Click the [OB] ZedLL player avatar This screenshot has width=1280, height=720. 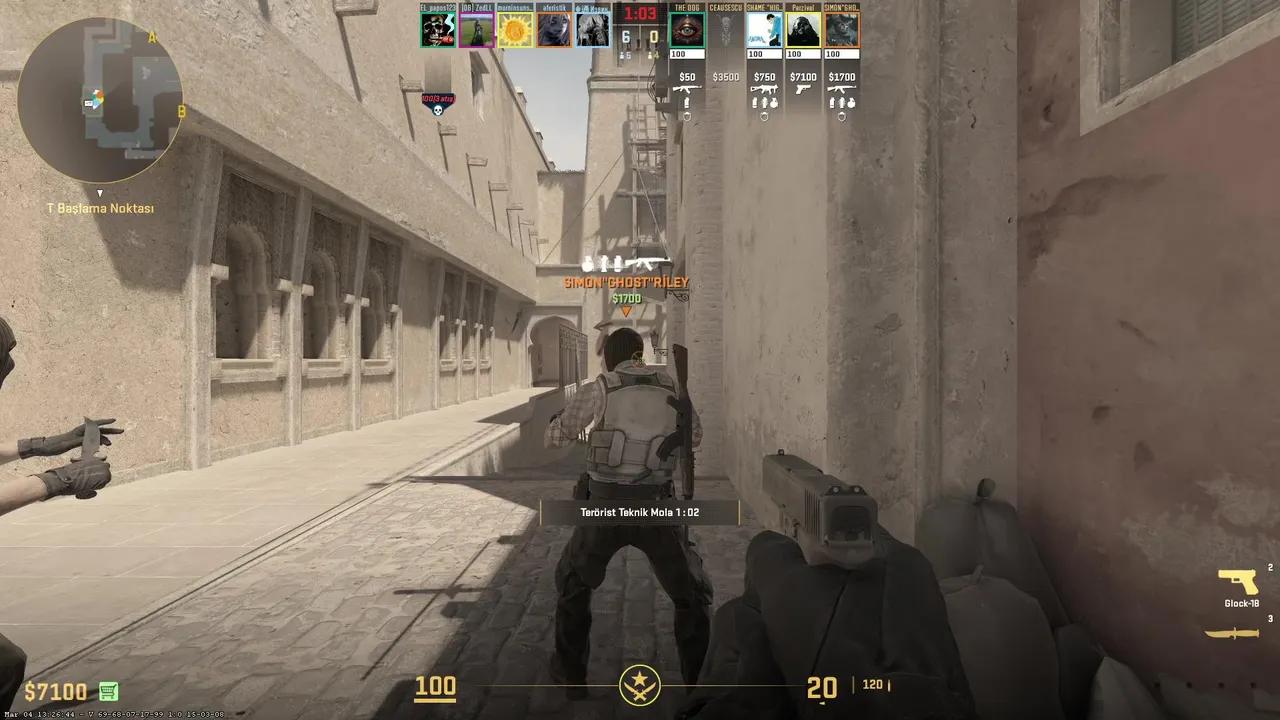(476, 30)
